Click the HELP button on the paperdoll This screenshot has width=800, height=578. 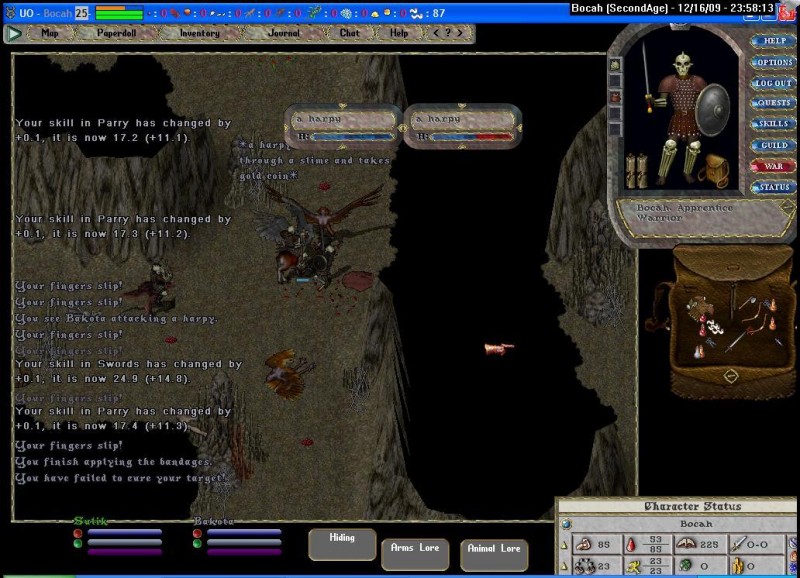click(774, 41)
